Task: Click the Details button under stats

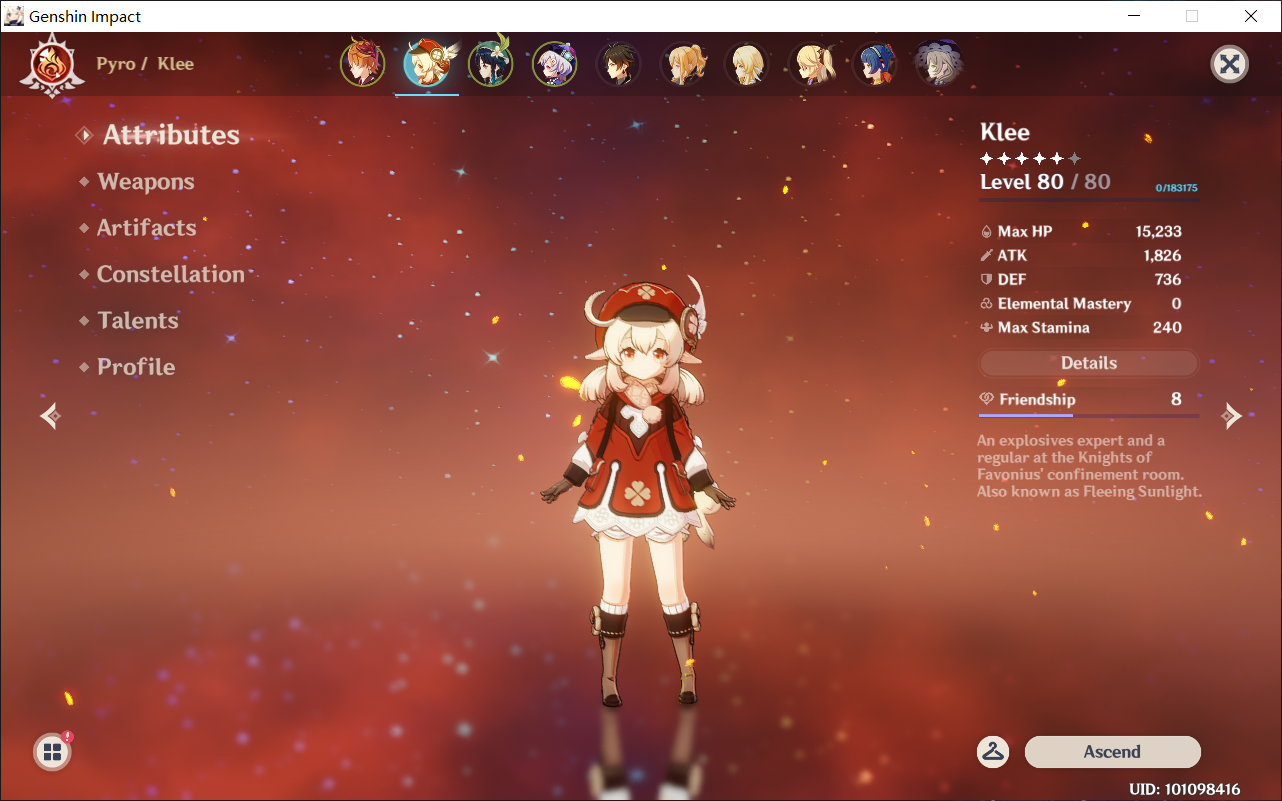Action: coord(1088,363)
